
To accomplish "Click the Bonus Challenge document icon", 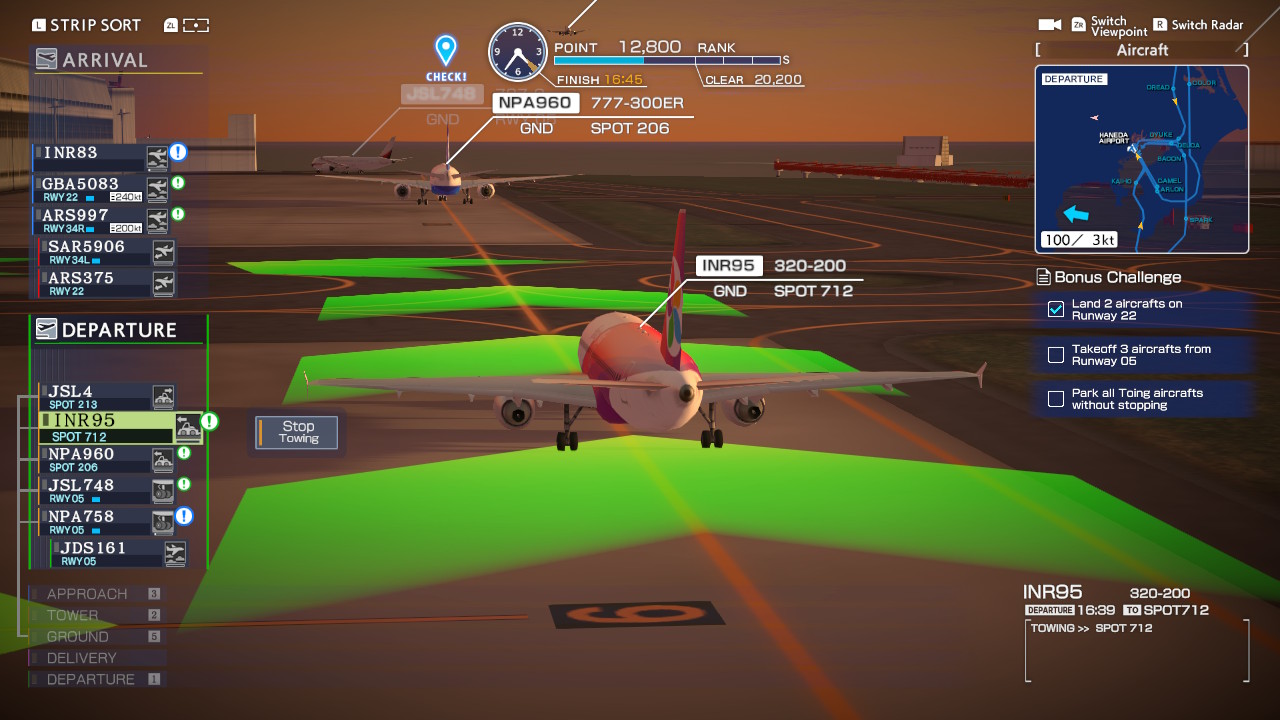I will (1042, 277).
